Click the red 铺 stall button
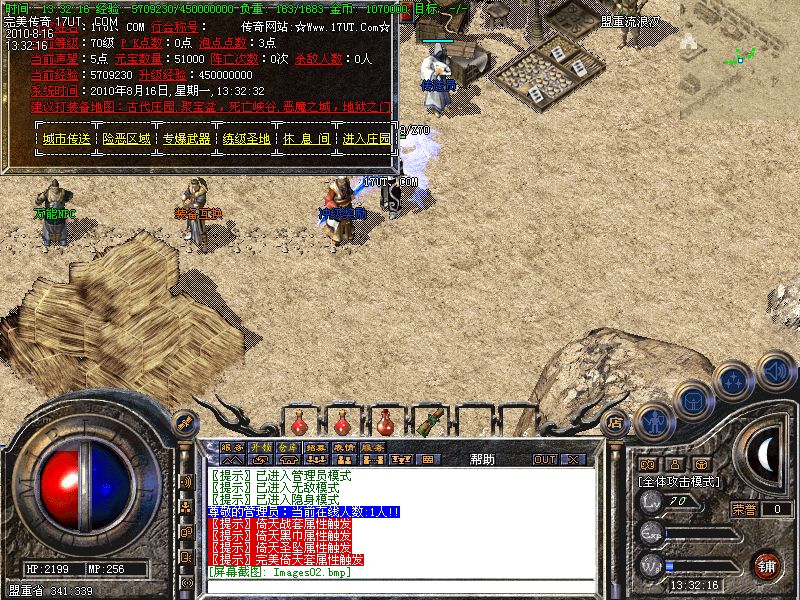Screen dimensions: 800x600 tap(767, 565)
